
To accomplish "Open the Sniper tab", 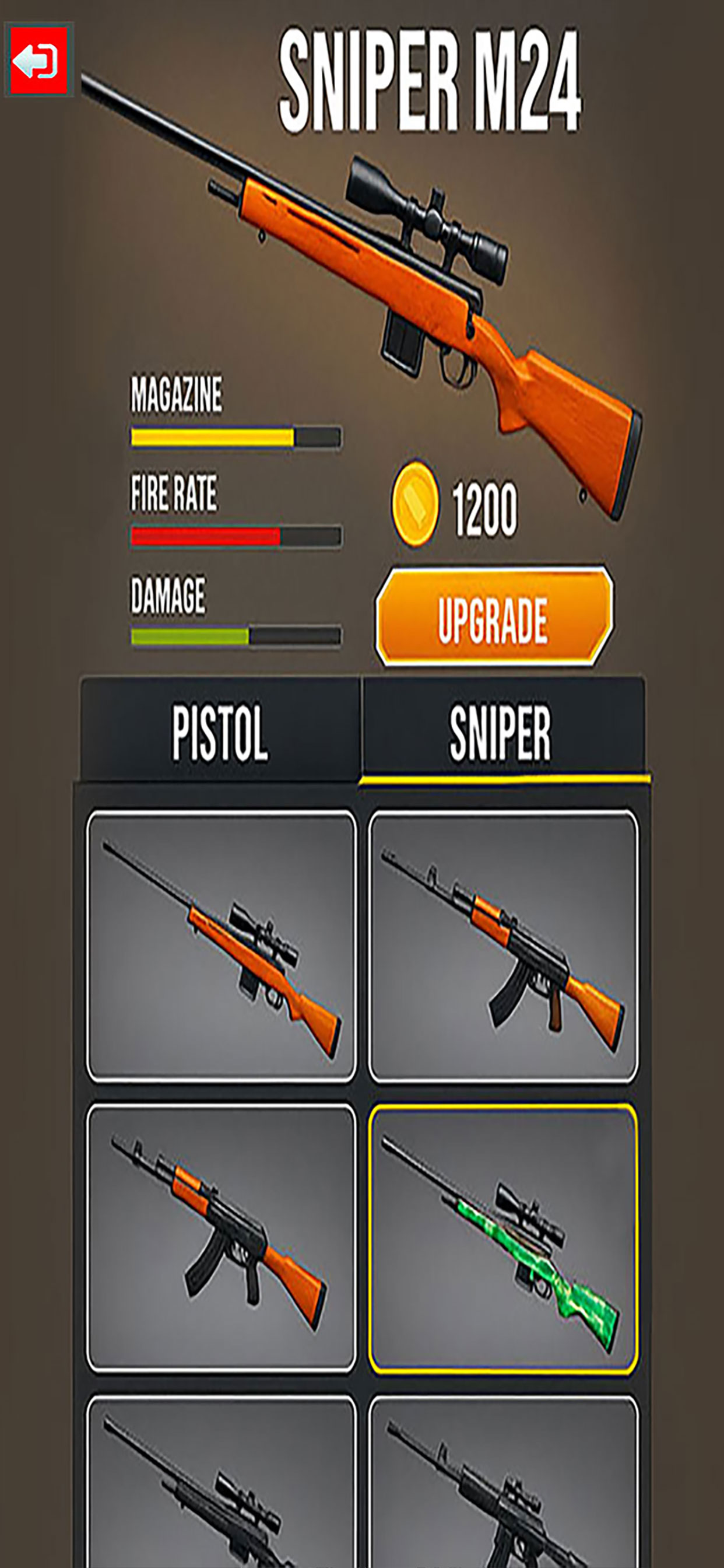I will point(501,731).
